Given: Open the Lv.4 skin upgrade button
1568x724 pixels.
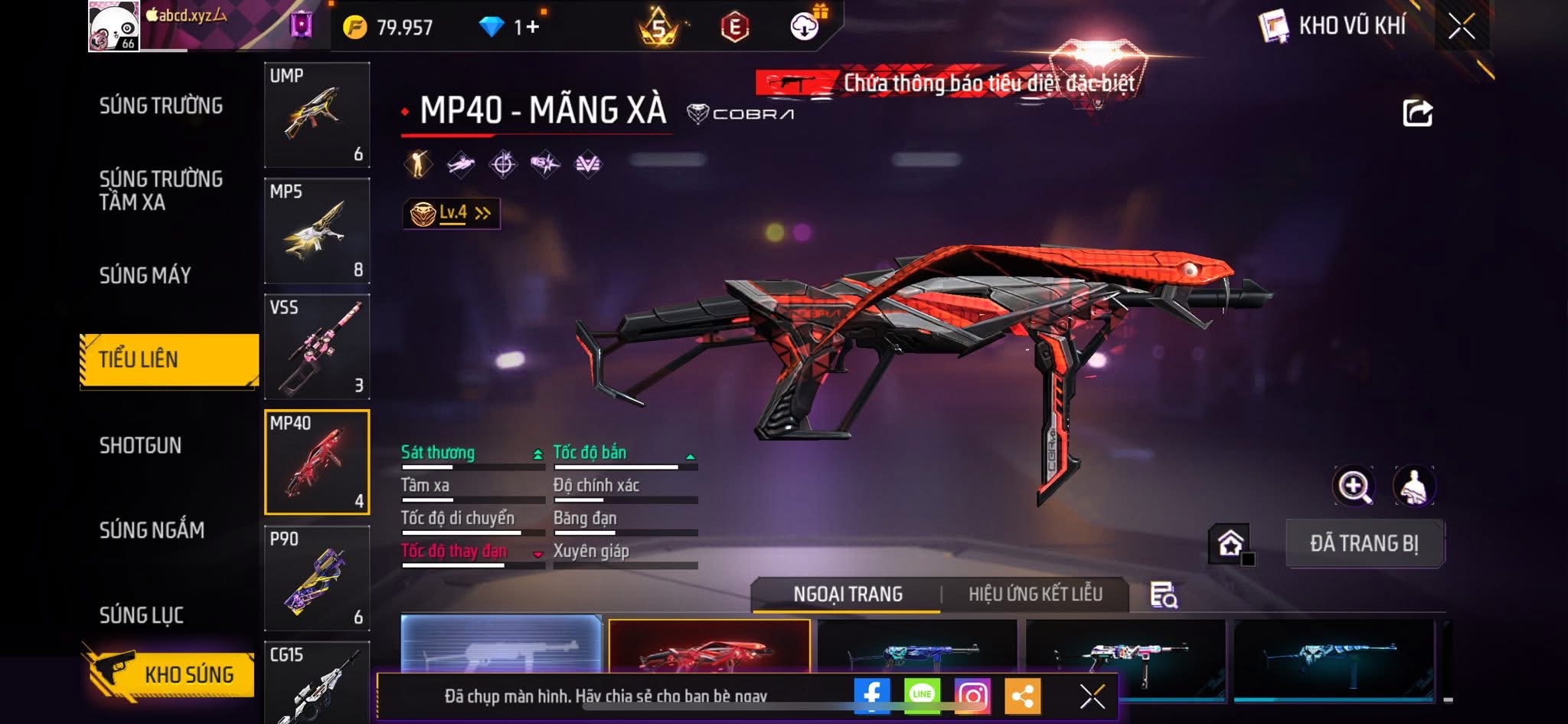Looking at the screenshot, I should point(452,213).
